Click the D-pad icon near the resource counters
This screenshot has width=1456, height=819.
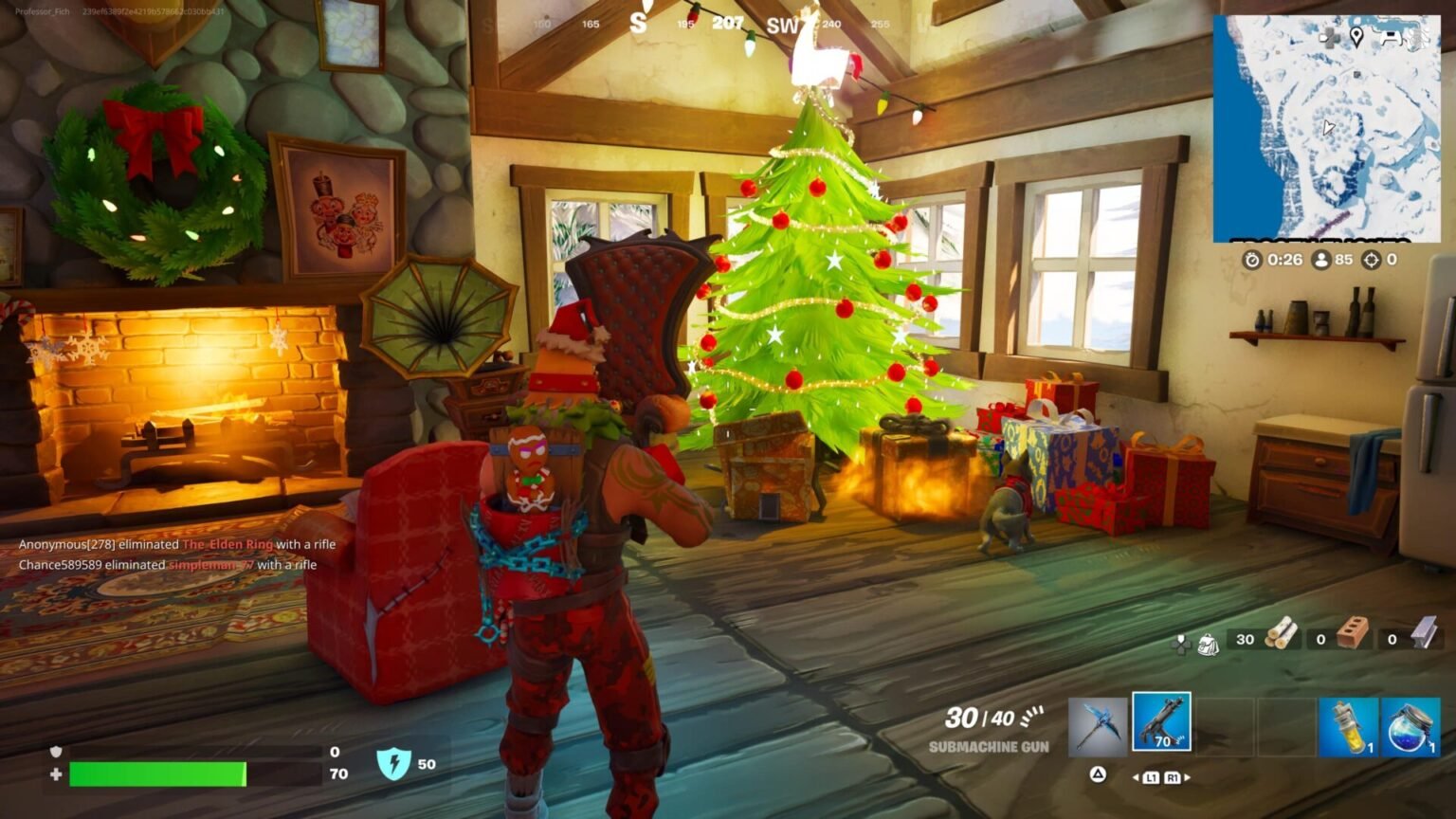tap(1181, 643)
